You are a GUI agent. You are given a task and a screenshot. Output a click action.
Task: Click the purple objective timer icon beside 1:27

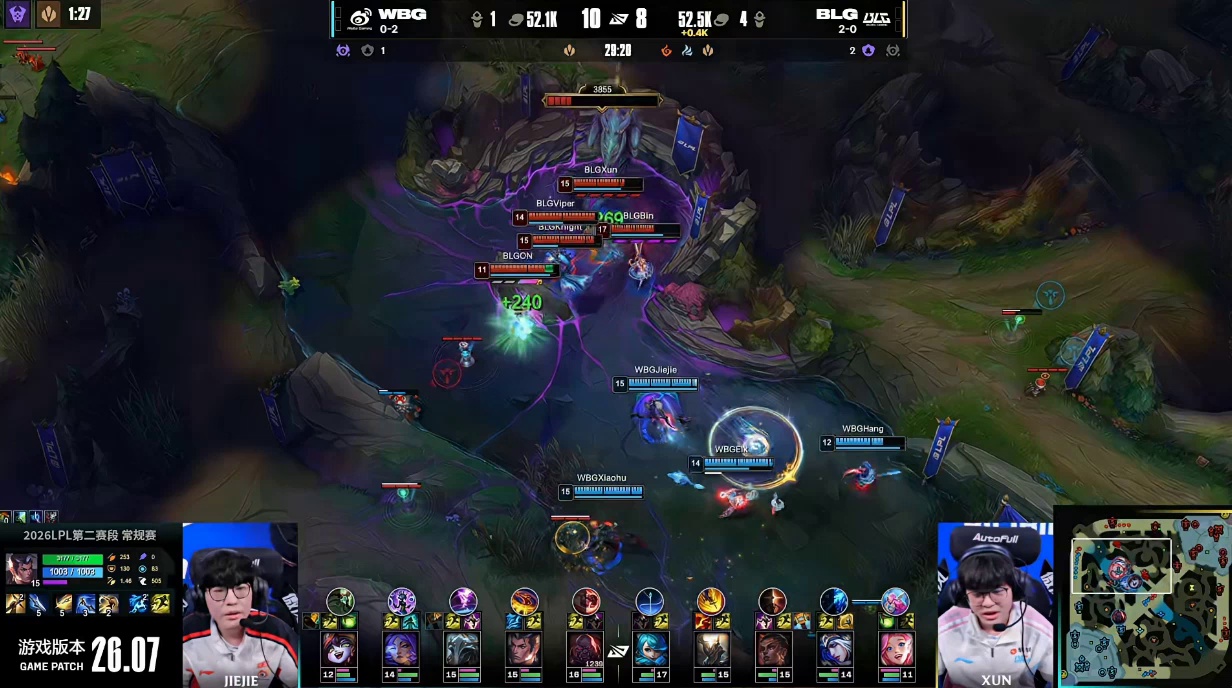(x=17, y=15)
